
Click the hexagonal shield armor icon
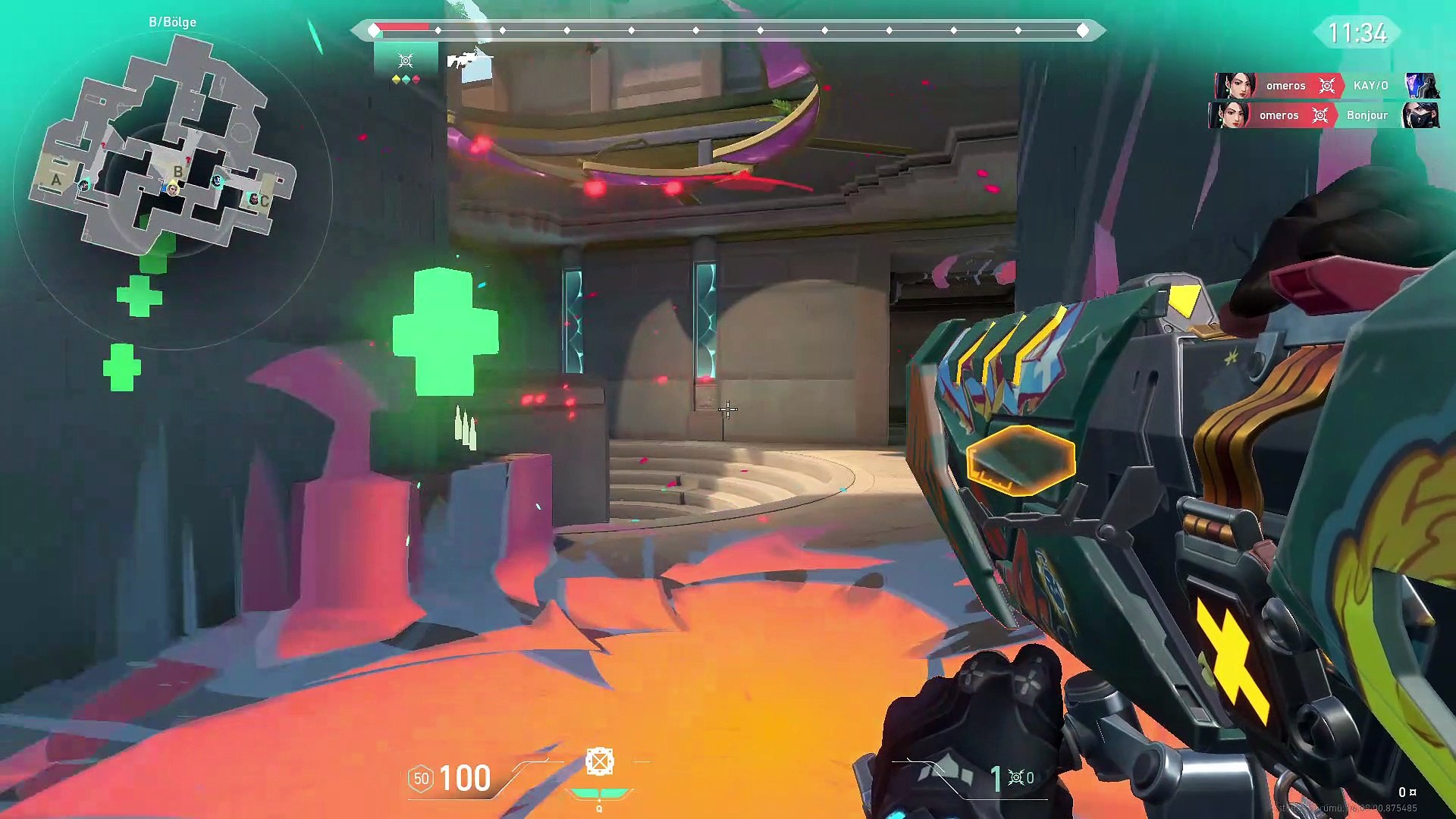click(421, 778)
